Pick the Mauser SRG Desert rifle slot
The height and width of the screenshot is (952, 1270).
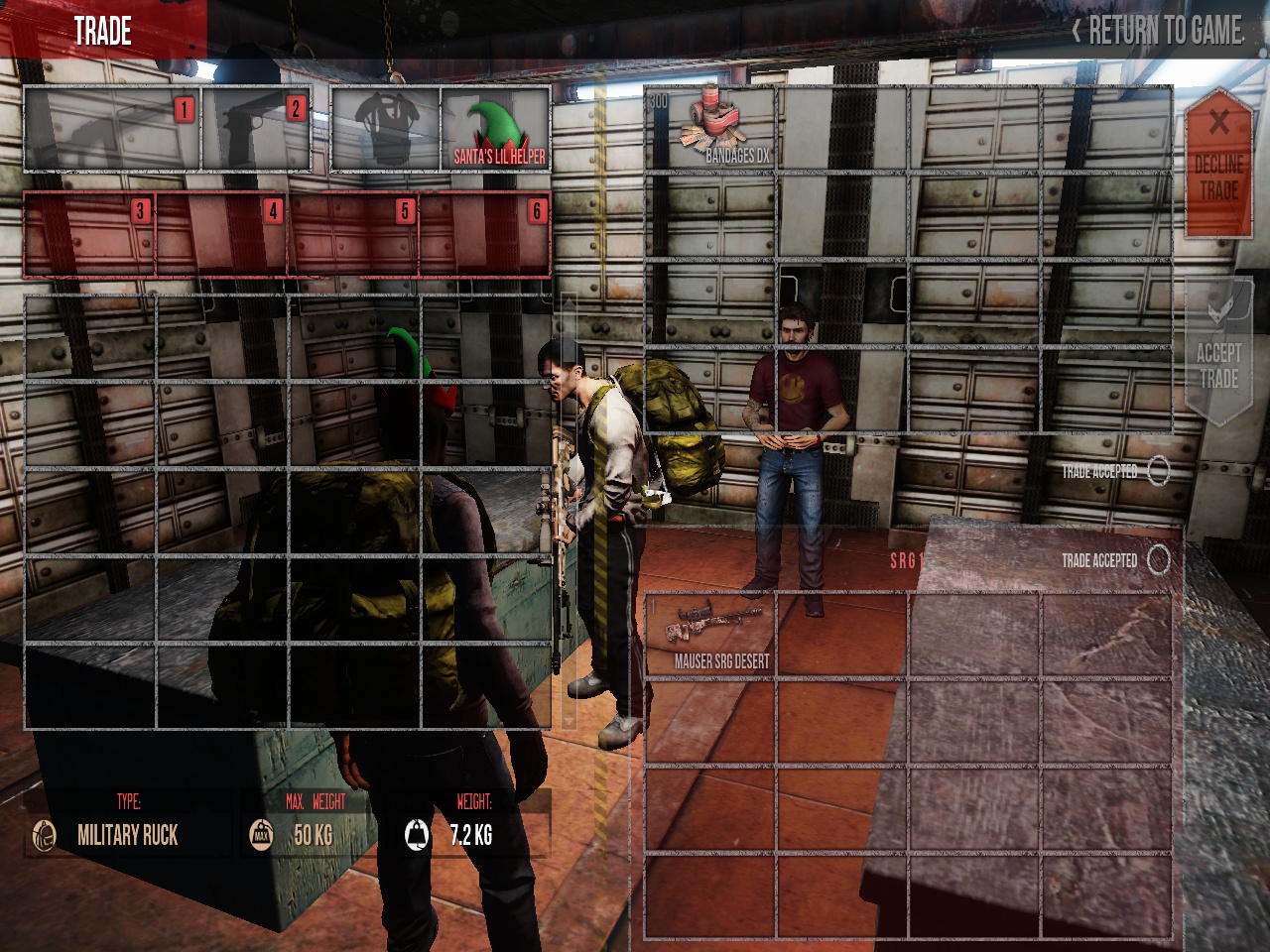(x=710, y=636)
